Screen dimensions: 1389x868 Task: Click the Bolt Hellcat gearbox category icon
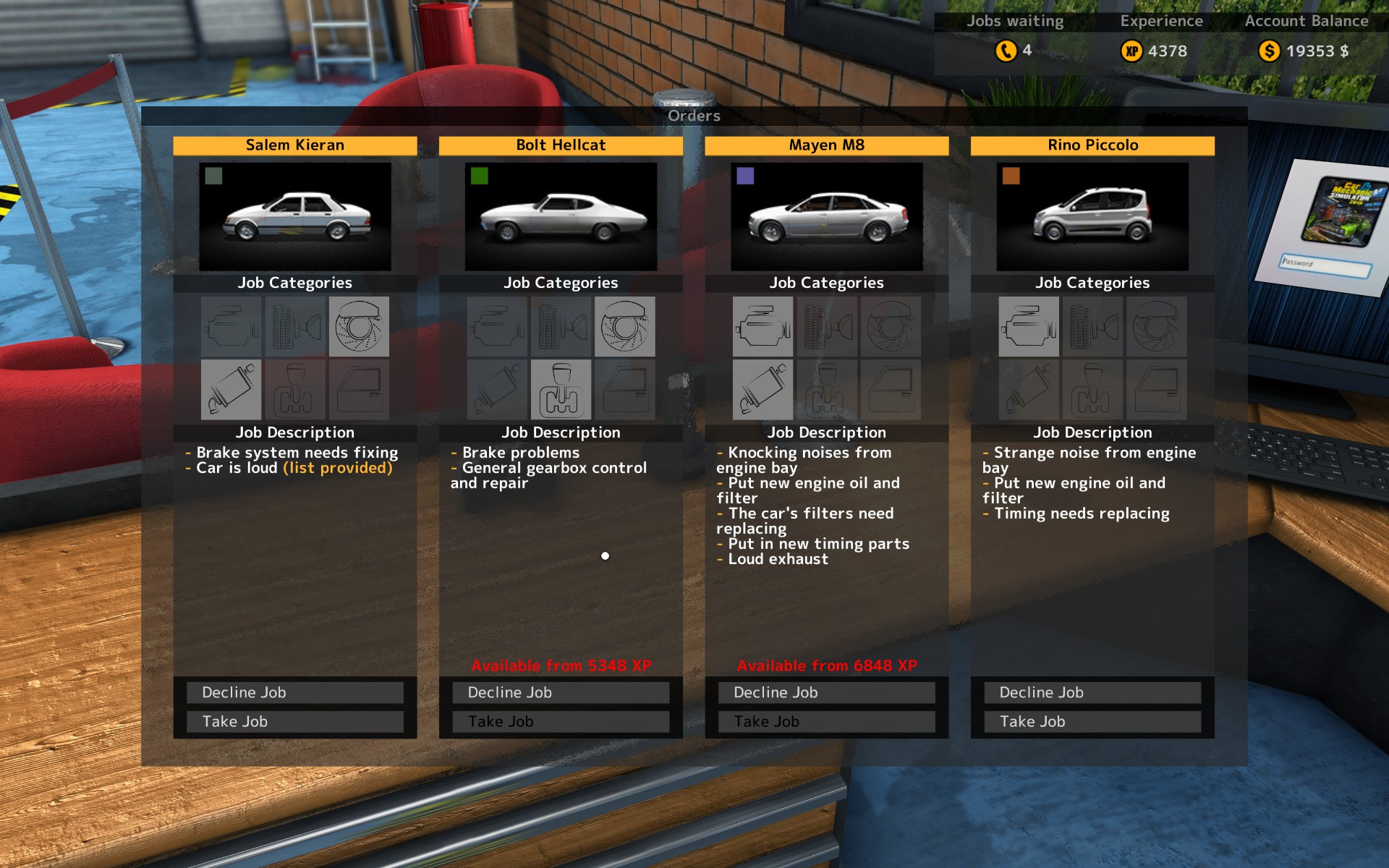(x=561, y=390)
